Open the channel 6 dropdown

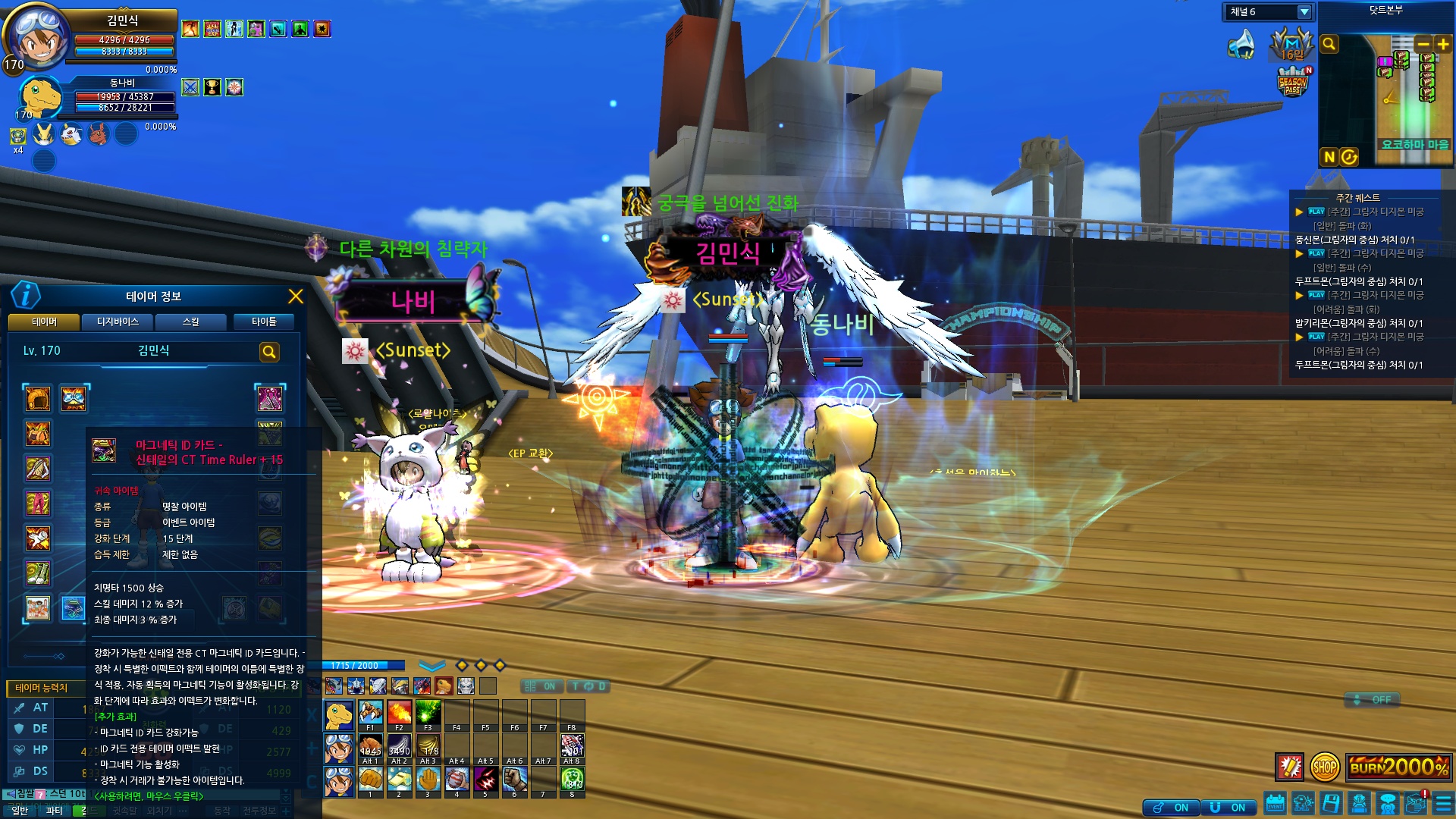click(x=1304, y=12)
